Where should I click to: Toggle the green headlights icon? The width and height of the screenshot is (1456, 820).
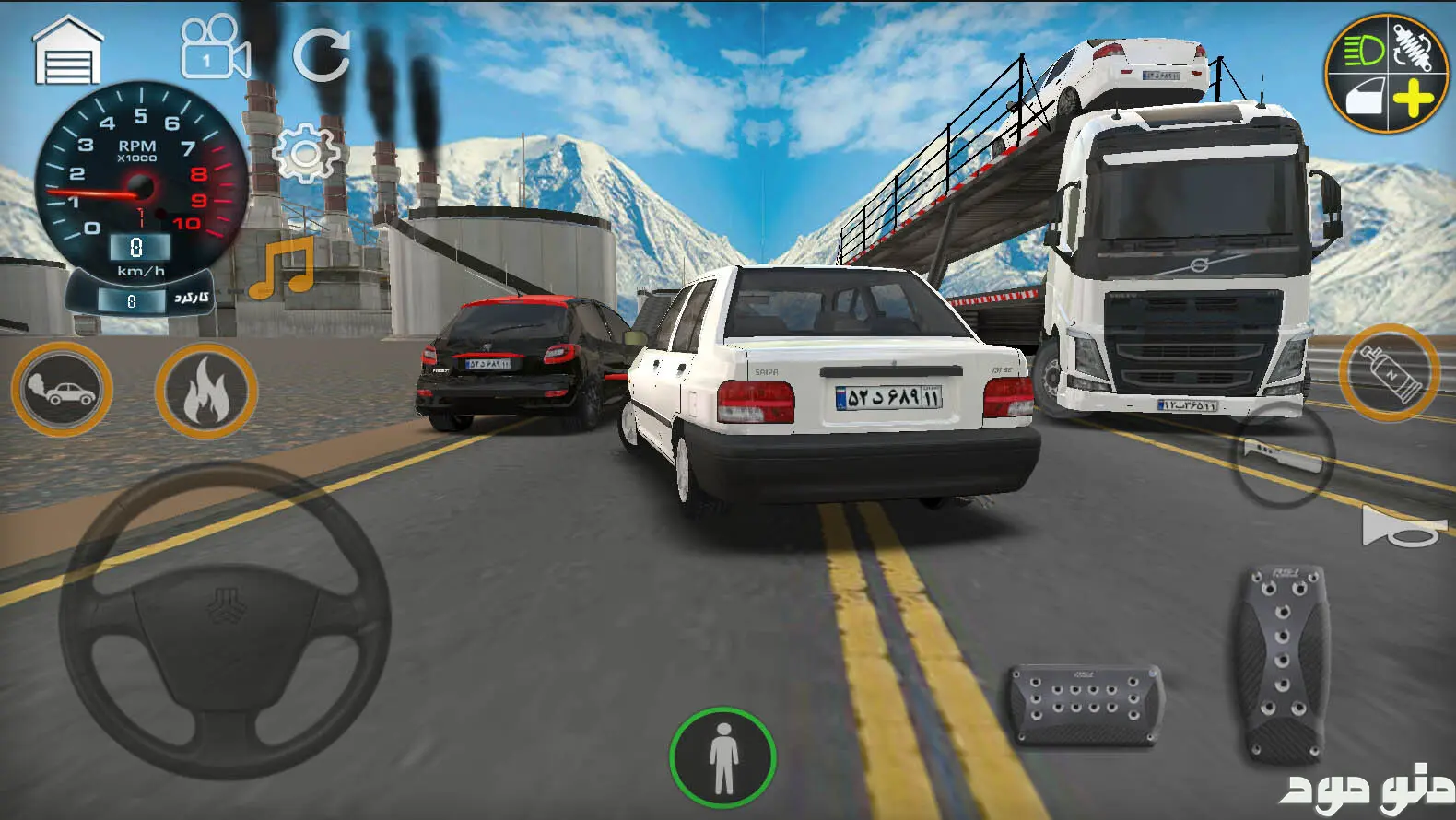(1361, 51)
